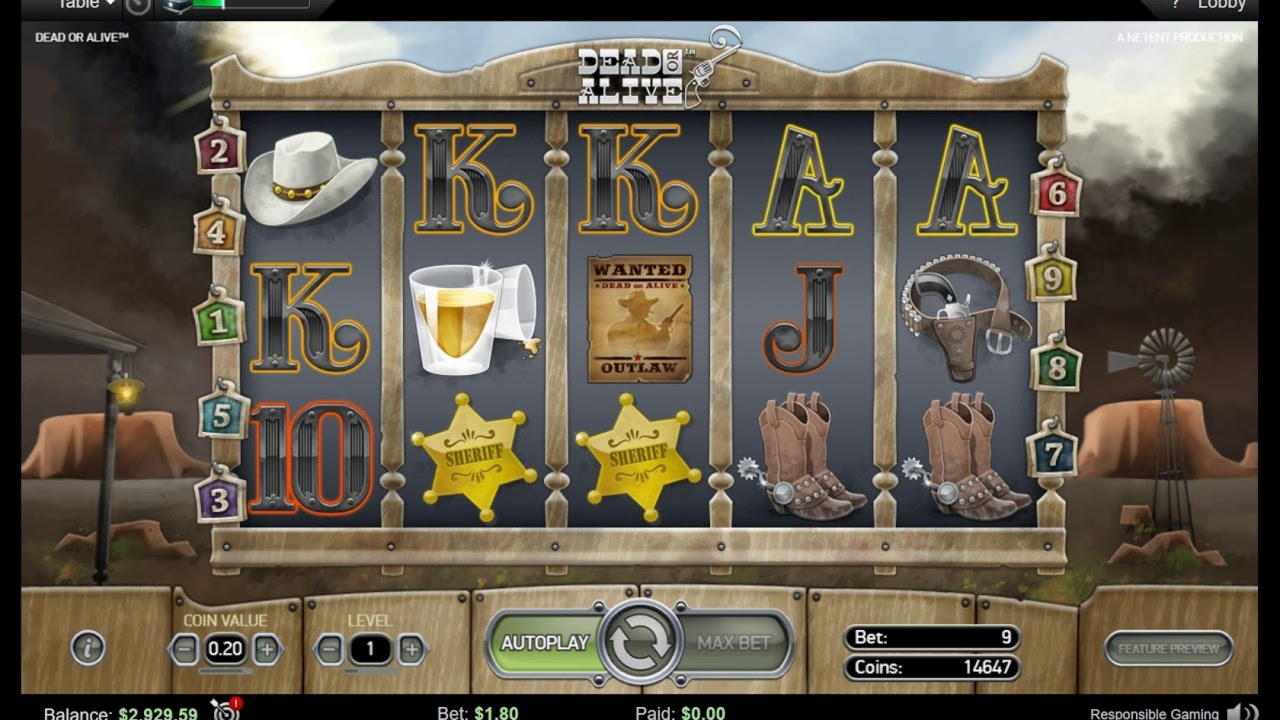Toggle sound with the speaker icon

click(x=1241, y=712)
